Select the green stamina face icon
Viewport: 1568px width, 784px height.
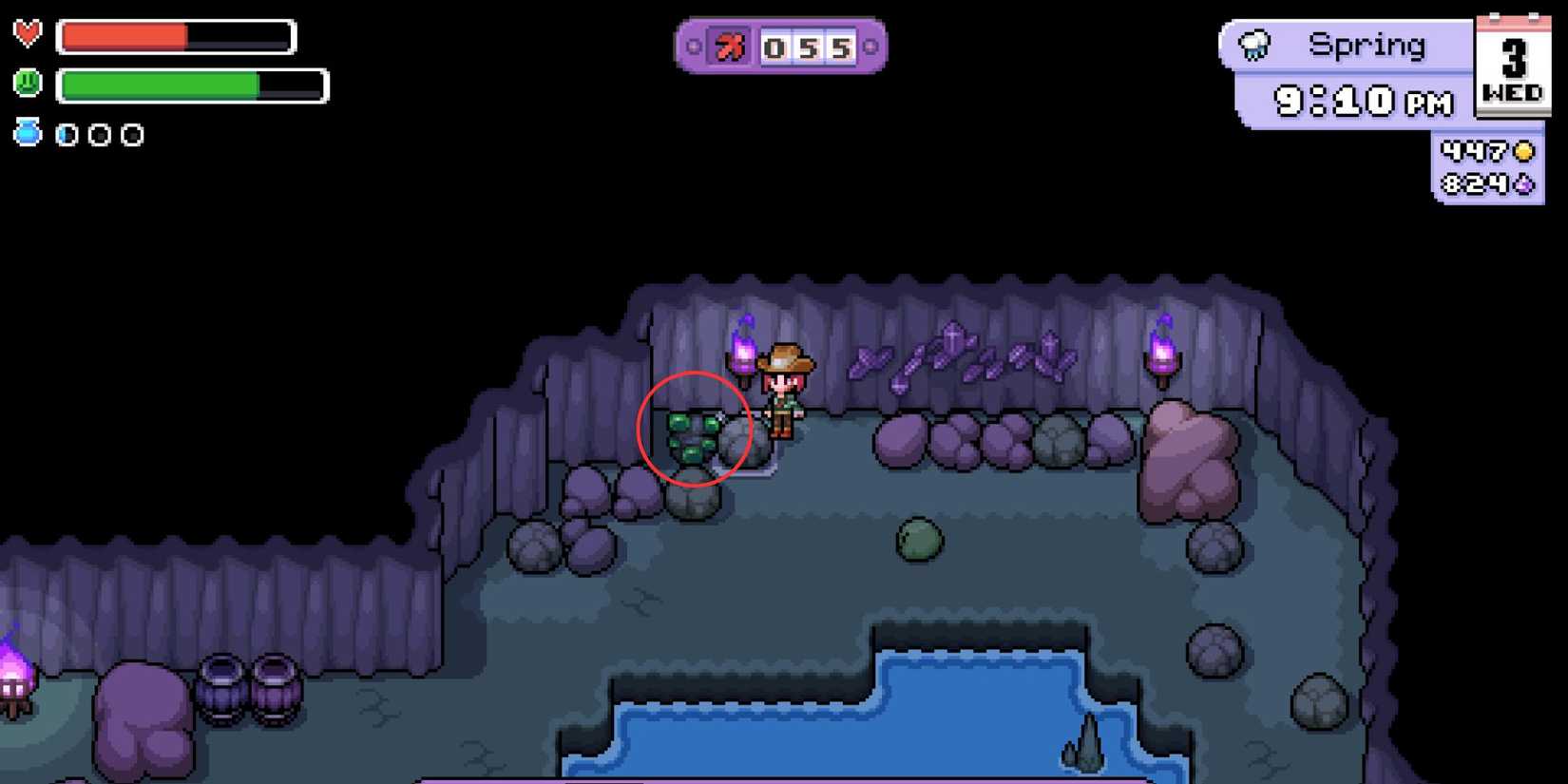28,85
